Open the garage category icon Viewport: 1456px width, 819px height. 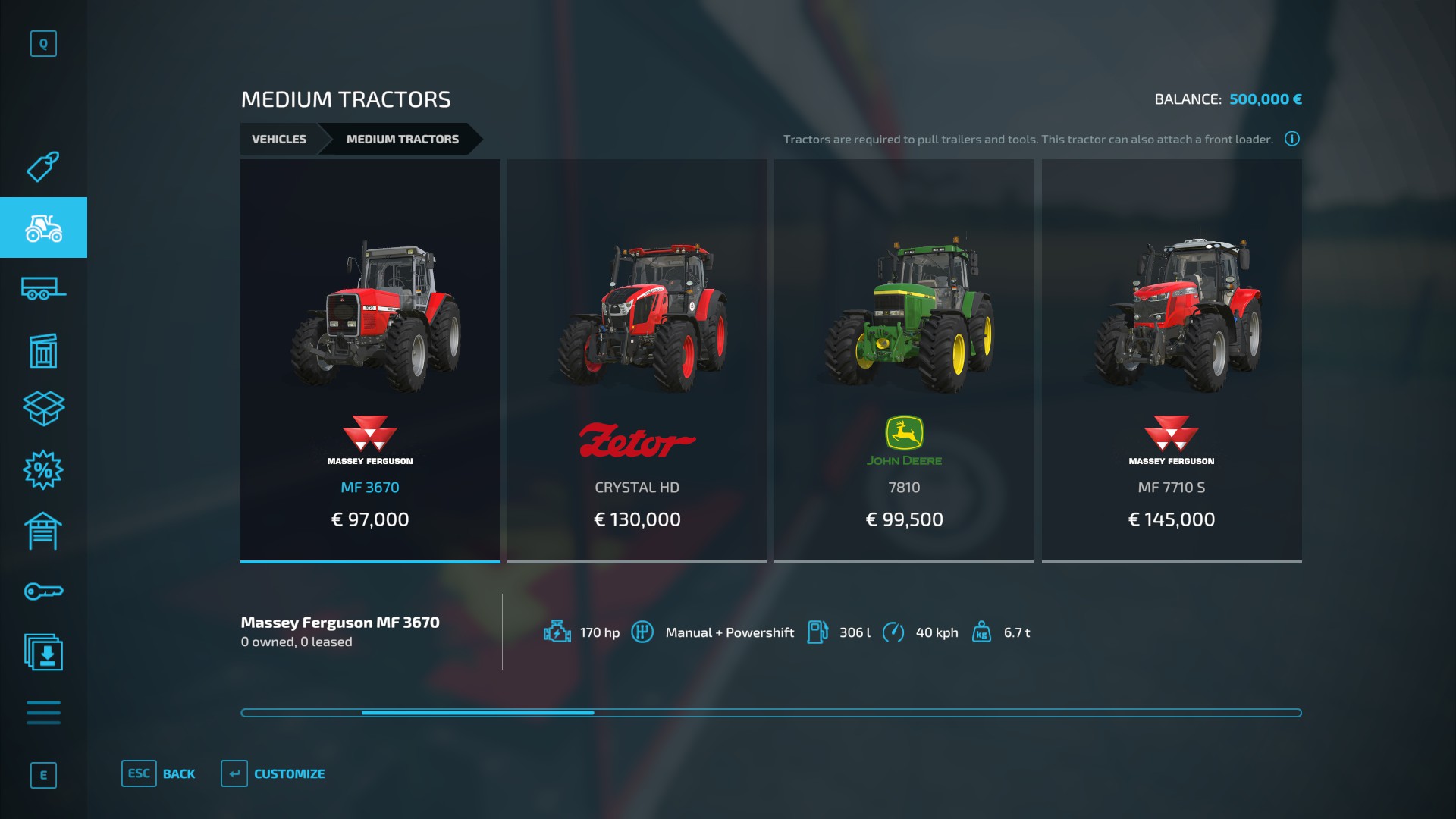(x=43, y=531)
